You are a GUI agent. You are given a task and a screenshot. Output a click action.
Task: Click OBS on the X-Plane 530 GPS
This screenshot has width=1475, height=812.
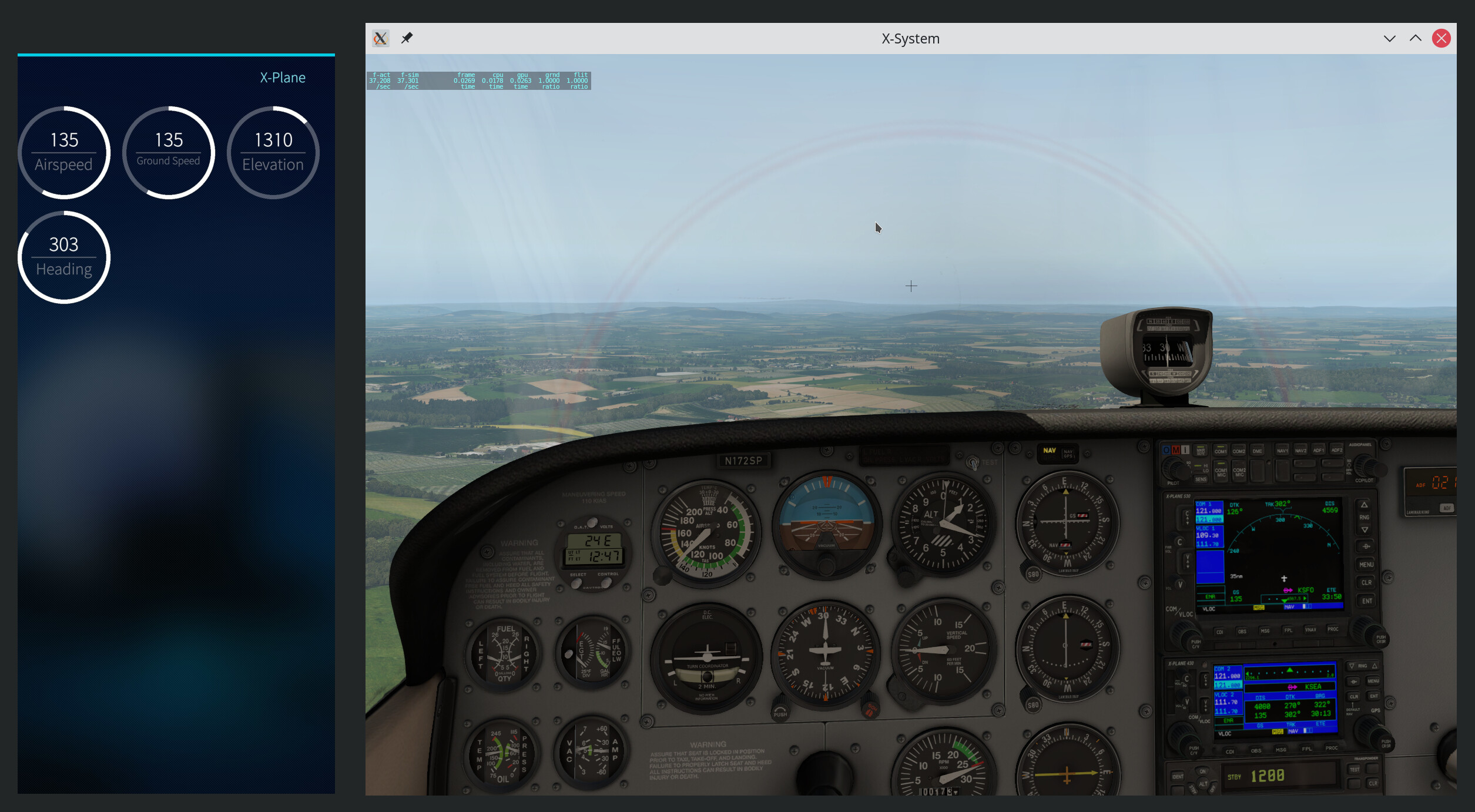click(x=1242, y=632)
